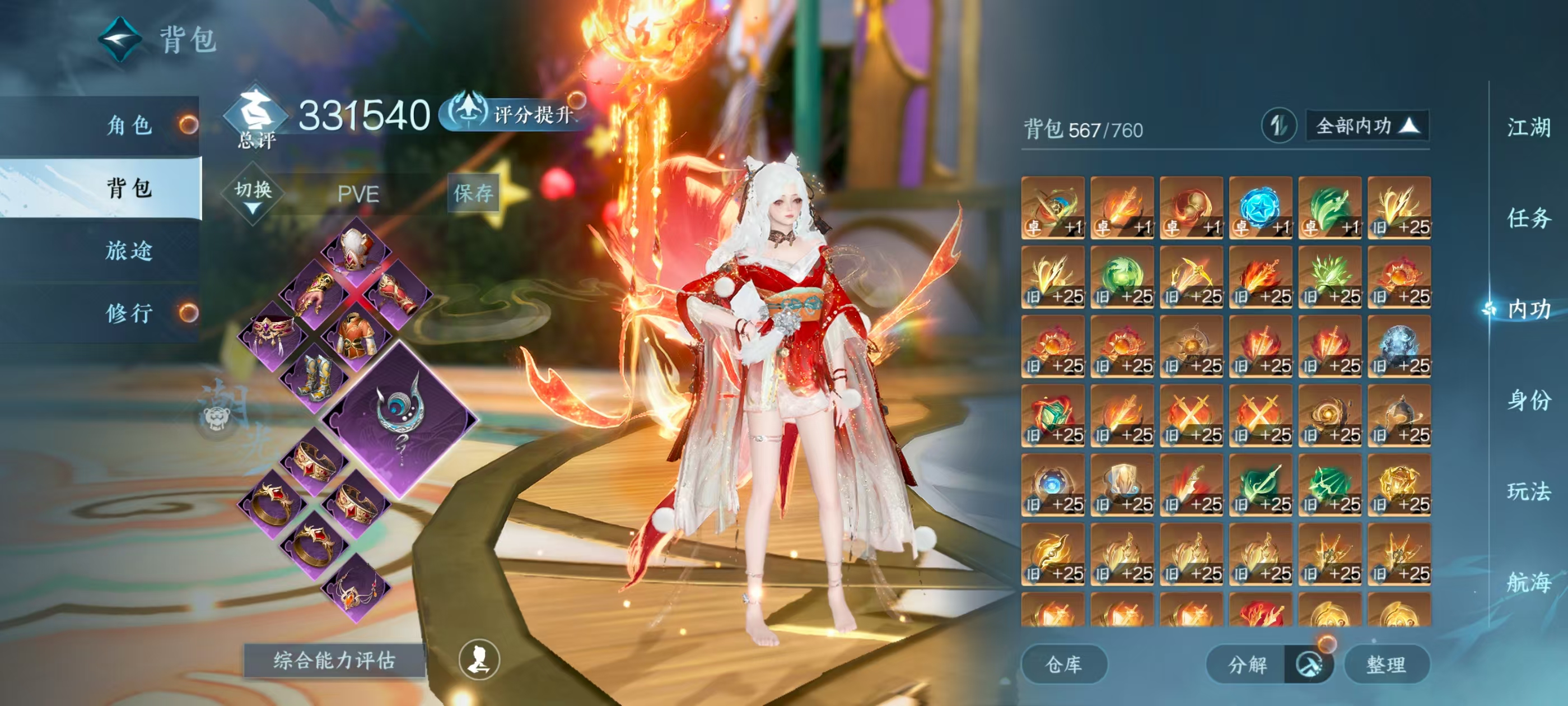Sort the bag with 整理

coord(1386,664)
